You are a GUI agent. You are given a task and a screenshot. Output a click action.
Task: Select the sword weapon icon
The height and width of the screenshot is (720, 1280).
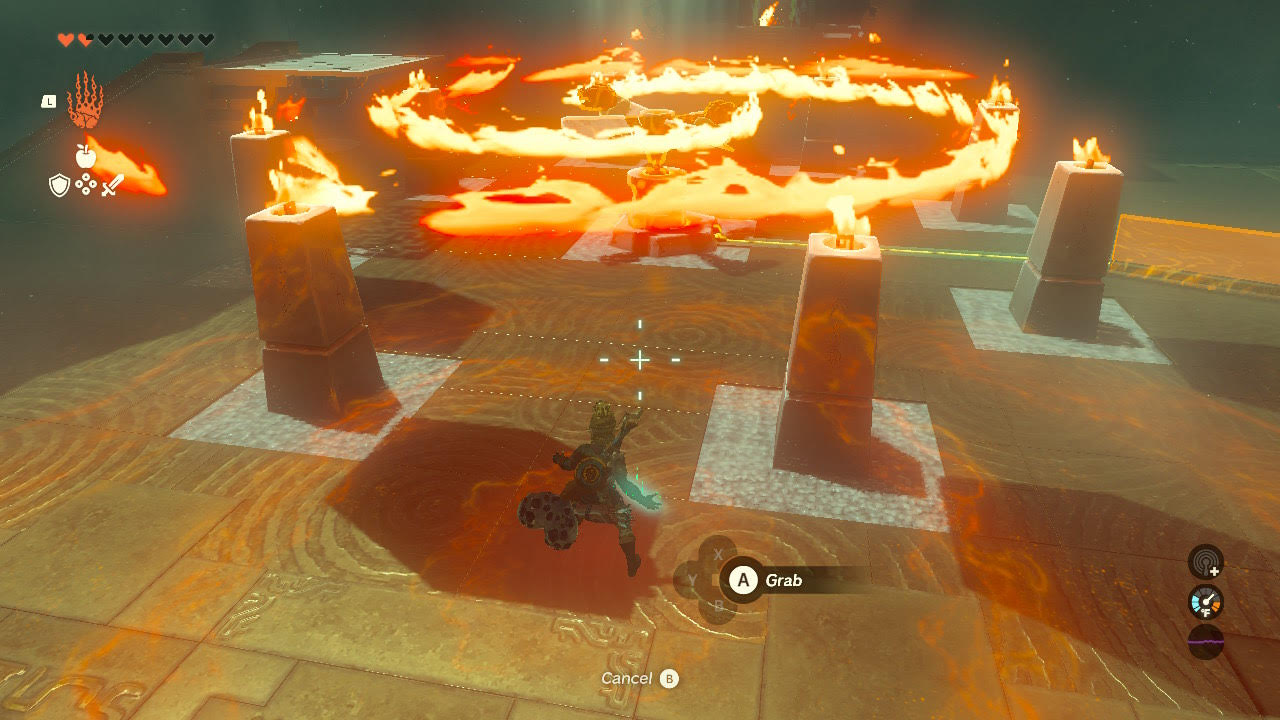tap(112, 186)
